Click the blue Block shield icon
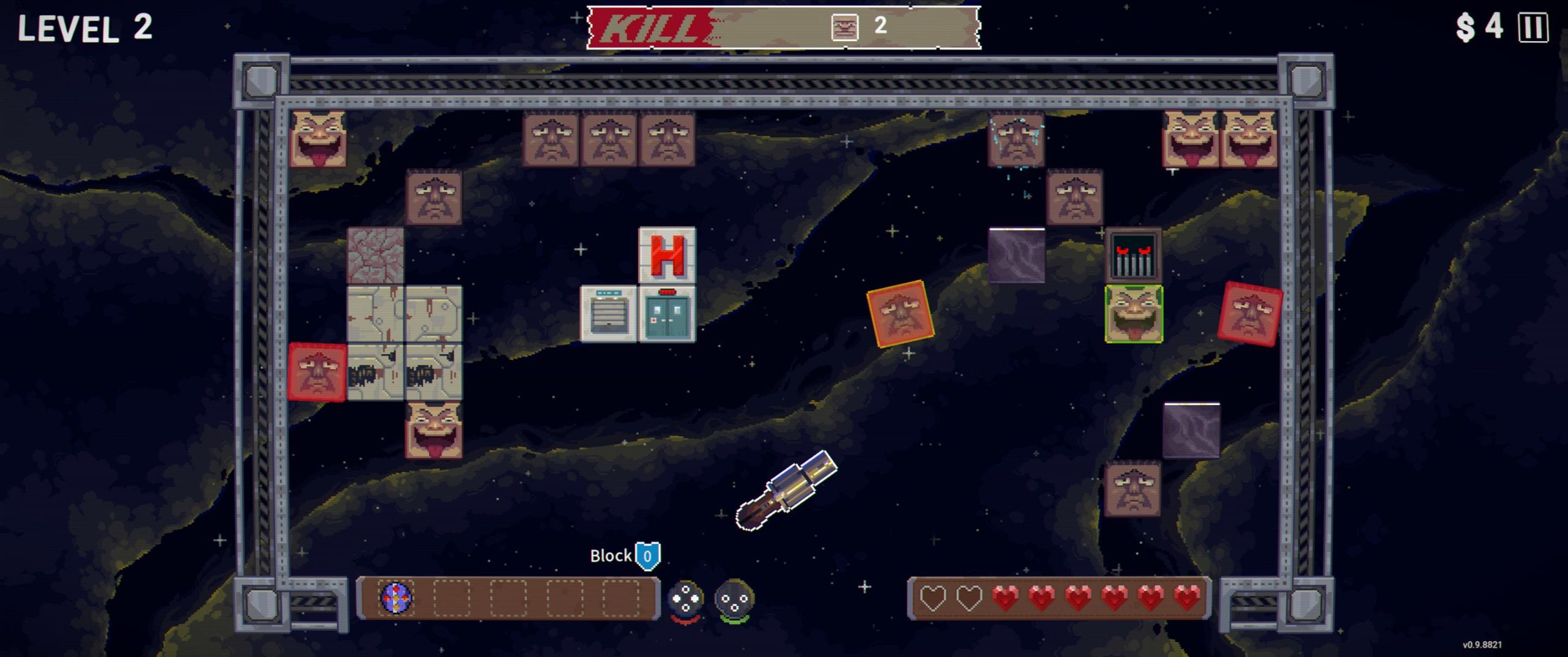Image resolution: width=1568 pixels, height=657 pixels. point(647,556)
